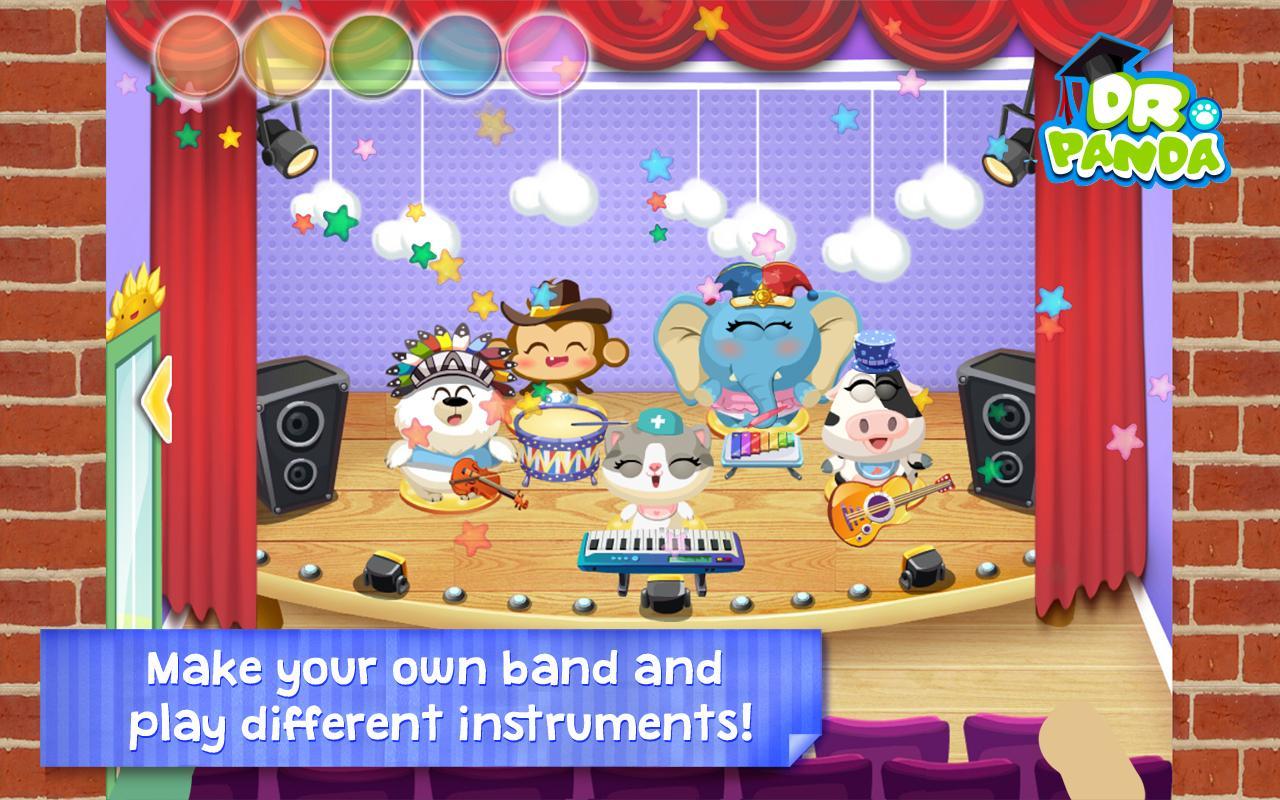The image size is (1280, 800).
Task: Play the keyboard in front of the cat
Action: click(655, 548)
